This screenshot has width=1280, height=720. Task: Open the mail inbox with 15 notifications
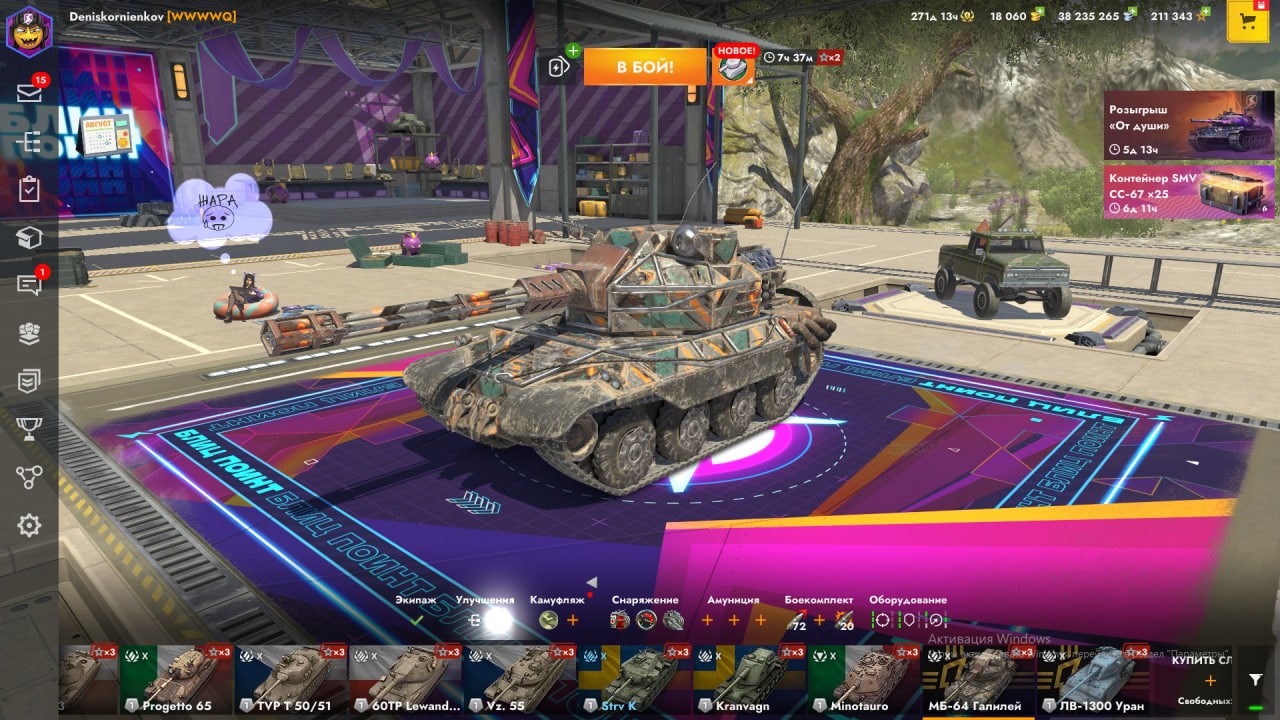29,93
